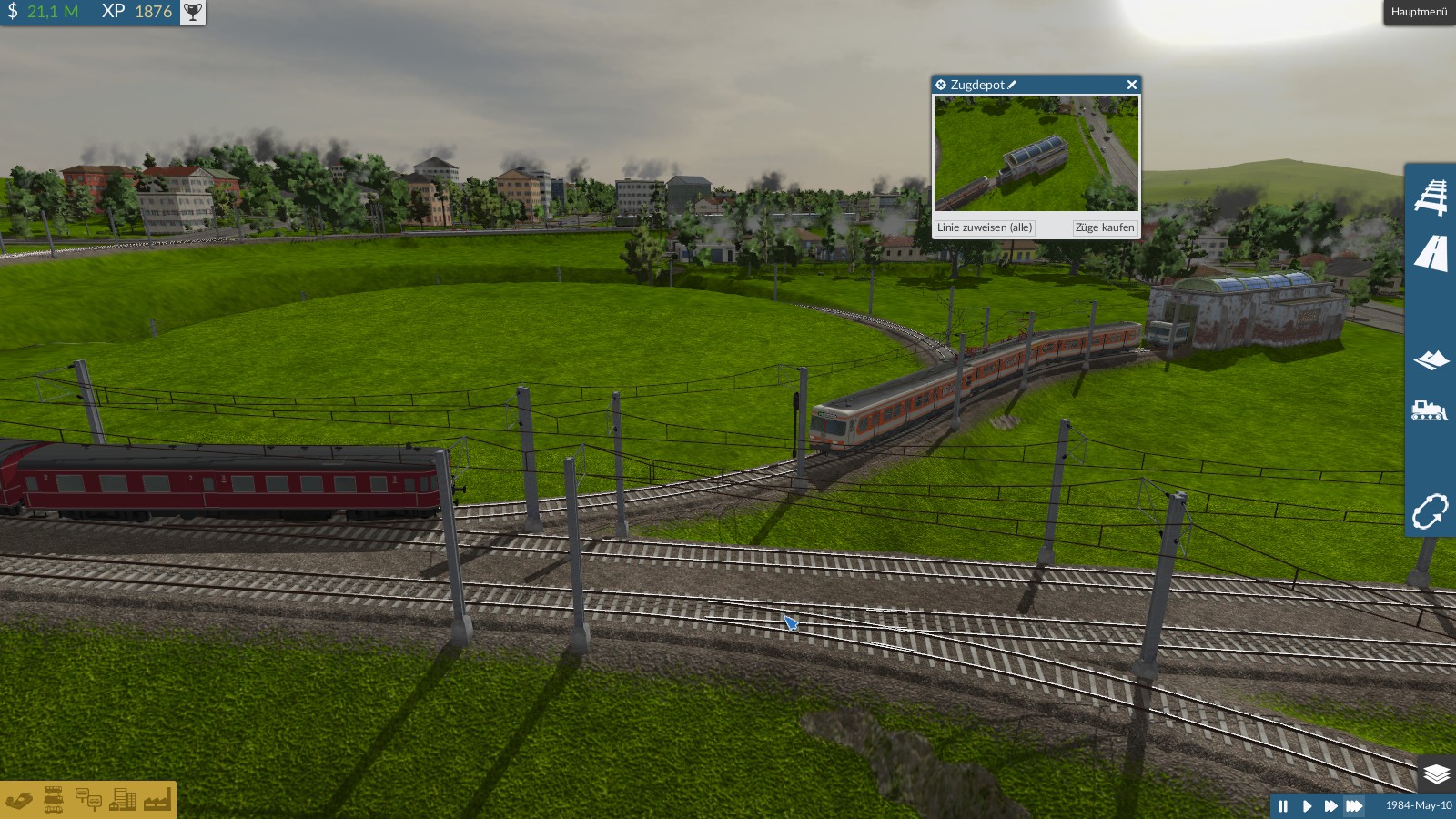Set game speed to triple fast-forward
Image resolution: width=1456 pixels, height=819 pixels.
click(x=1354, y=805)
